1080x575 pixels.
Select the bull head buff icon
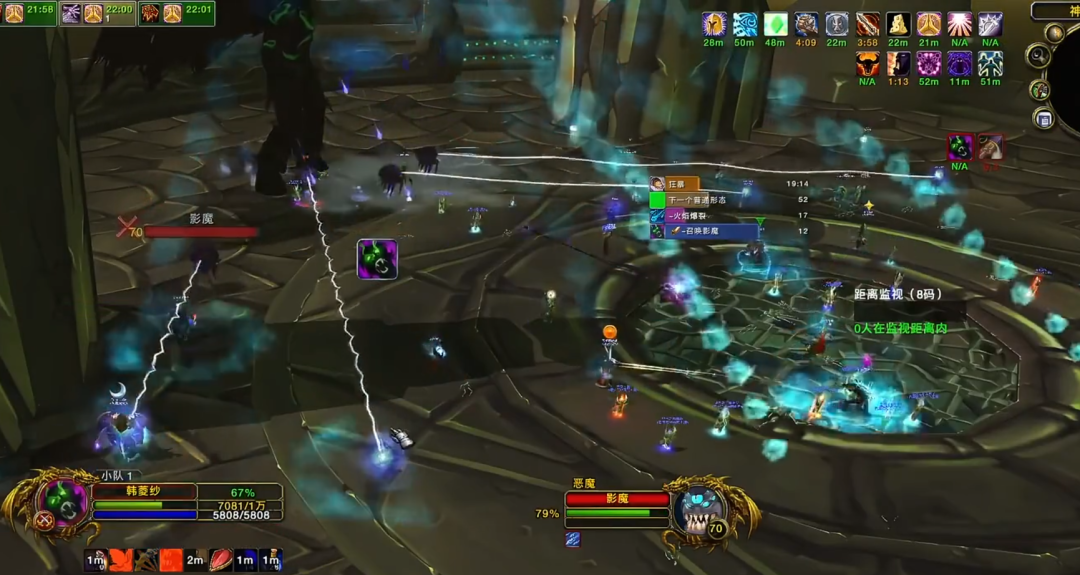[x=867, y=64]
